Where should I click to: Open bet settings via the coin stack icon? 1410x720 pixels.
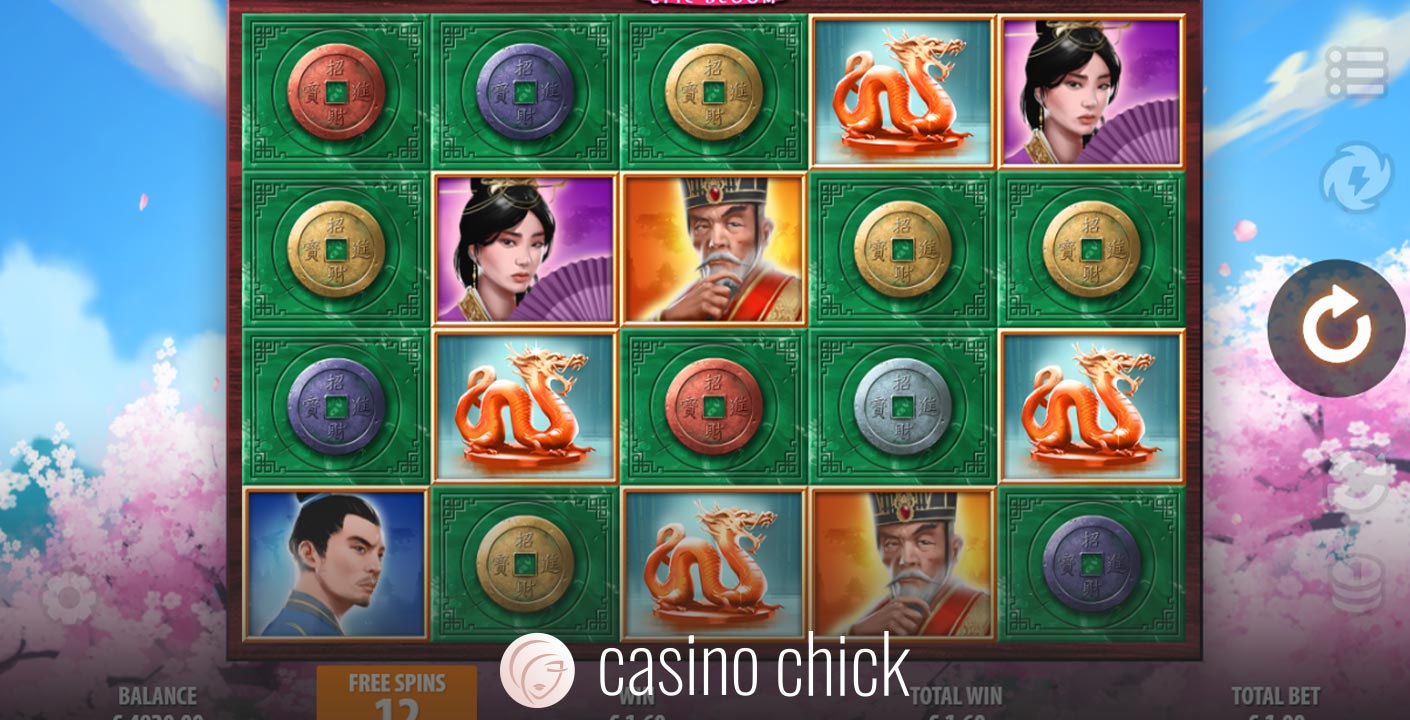(x=1357, y=582)
